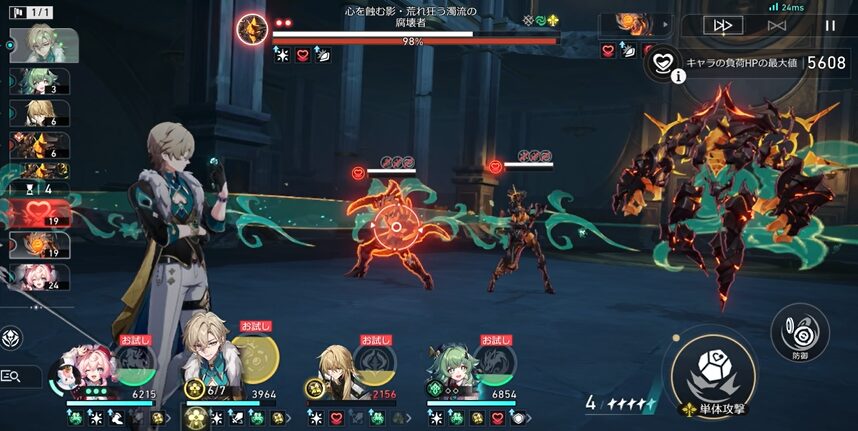Toggle the double-speed battle button

722,26
